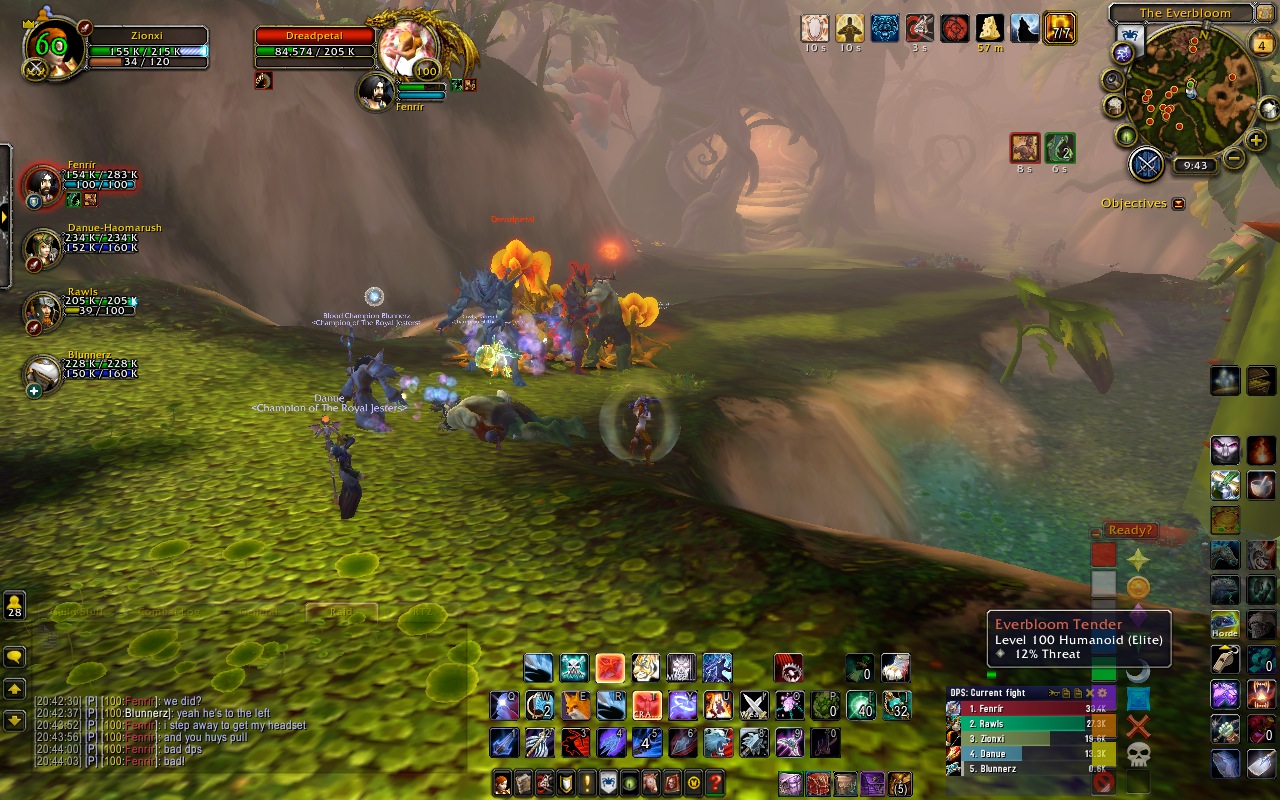Open the calendar showing day 4

pyautogui.click(x=1262, y=45)
